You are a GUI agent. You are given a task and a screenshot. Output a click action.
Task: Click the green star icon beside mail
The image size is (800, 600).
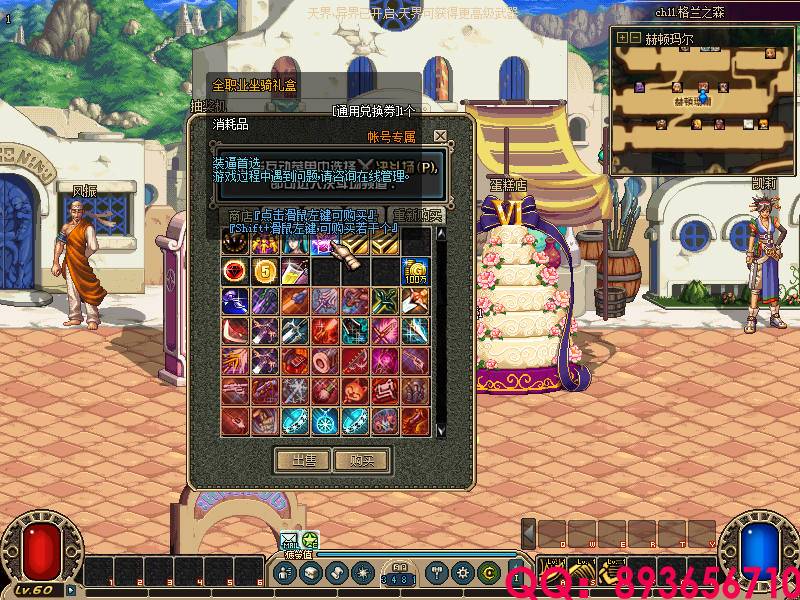click(310, 540)
